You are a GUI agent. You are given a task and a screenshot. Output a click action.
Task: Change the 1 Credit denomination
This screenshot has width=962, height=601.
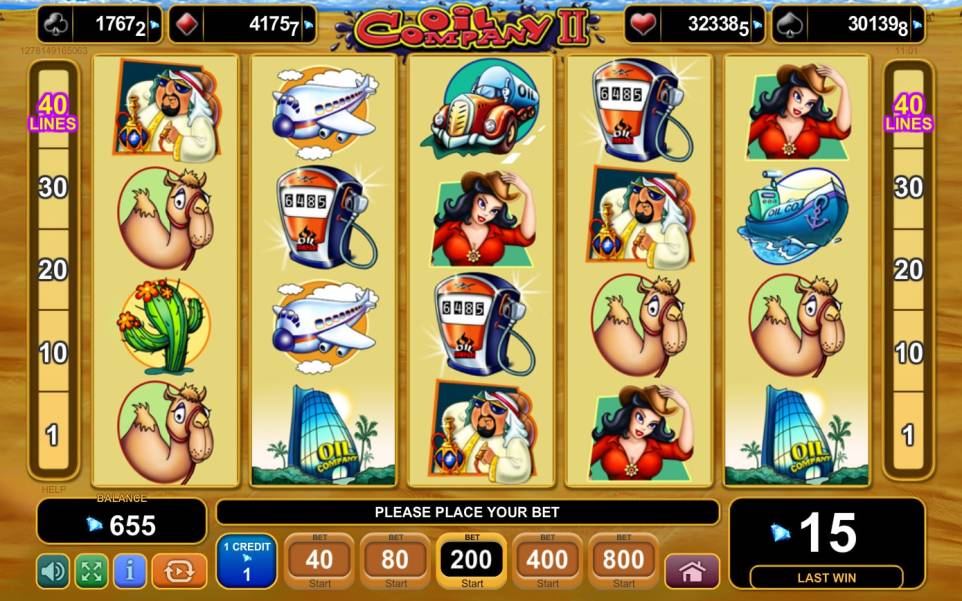click(246, 562)
